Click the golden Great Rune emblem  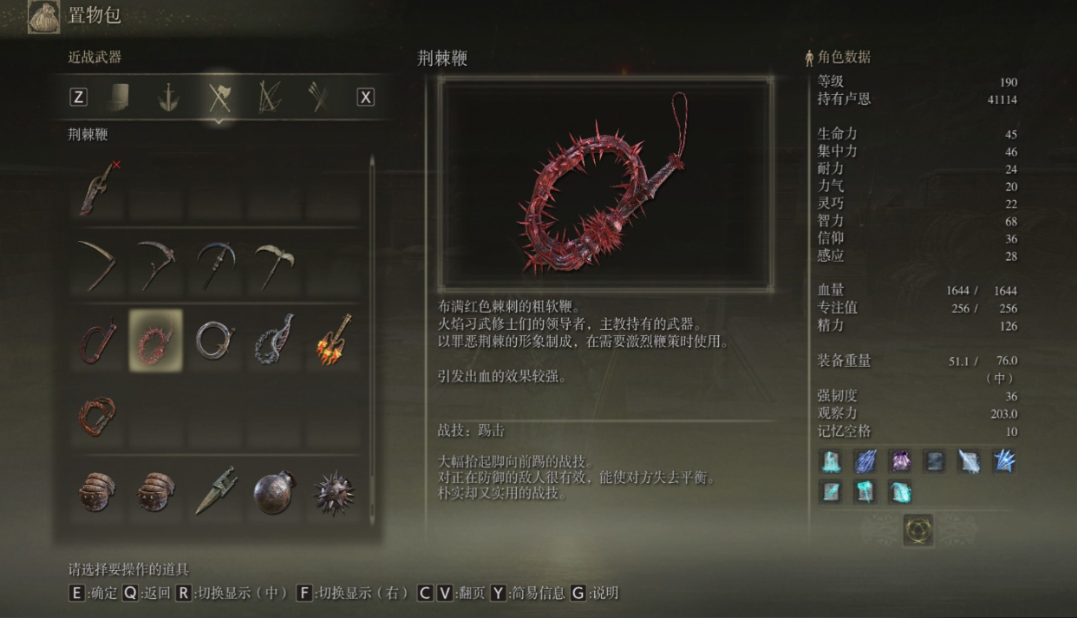click(x=917, y=530)
